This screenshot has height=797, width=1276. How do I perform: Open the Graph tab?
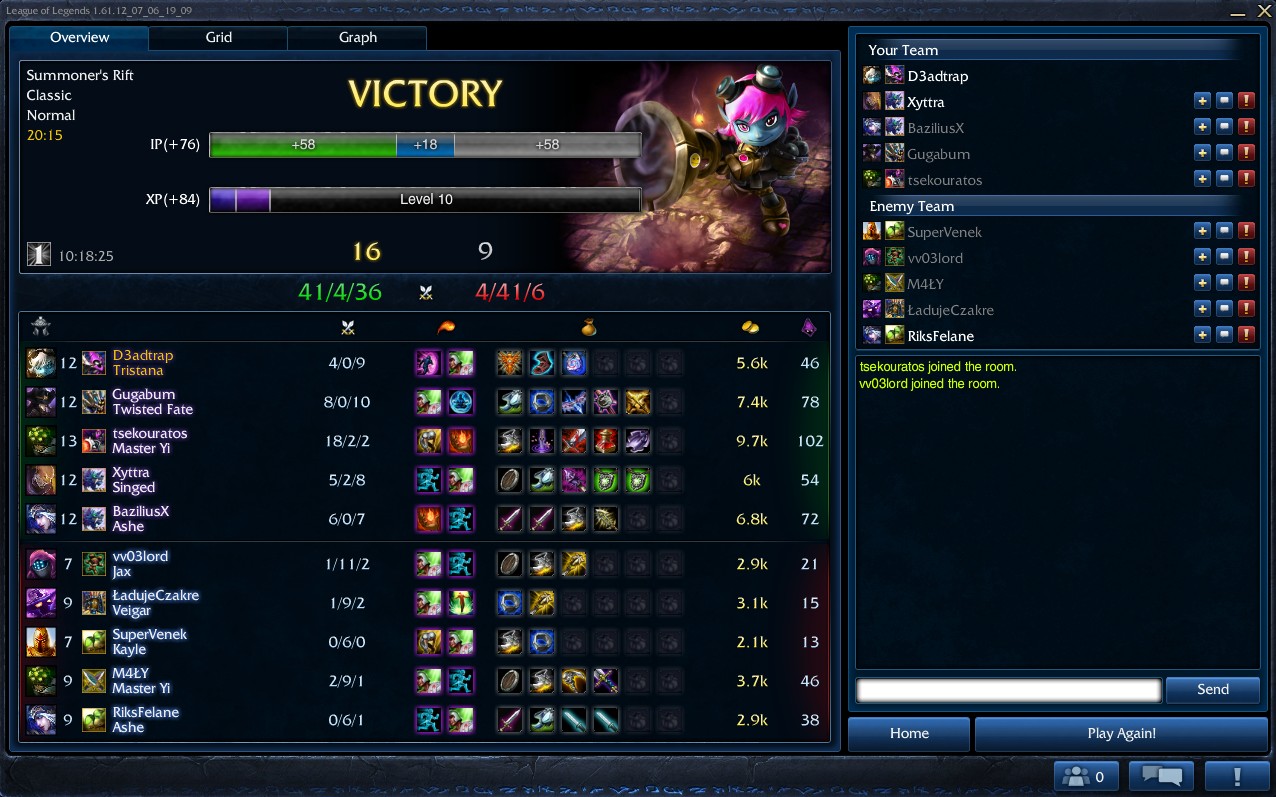(x=357, y=38)
